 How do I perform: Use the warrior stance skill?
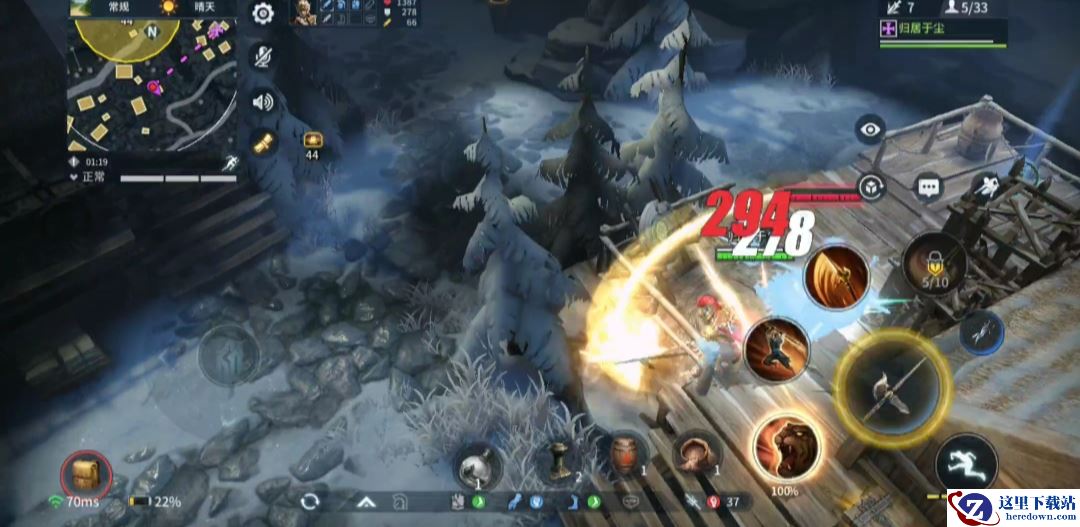coord(776,349)
